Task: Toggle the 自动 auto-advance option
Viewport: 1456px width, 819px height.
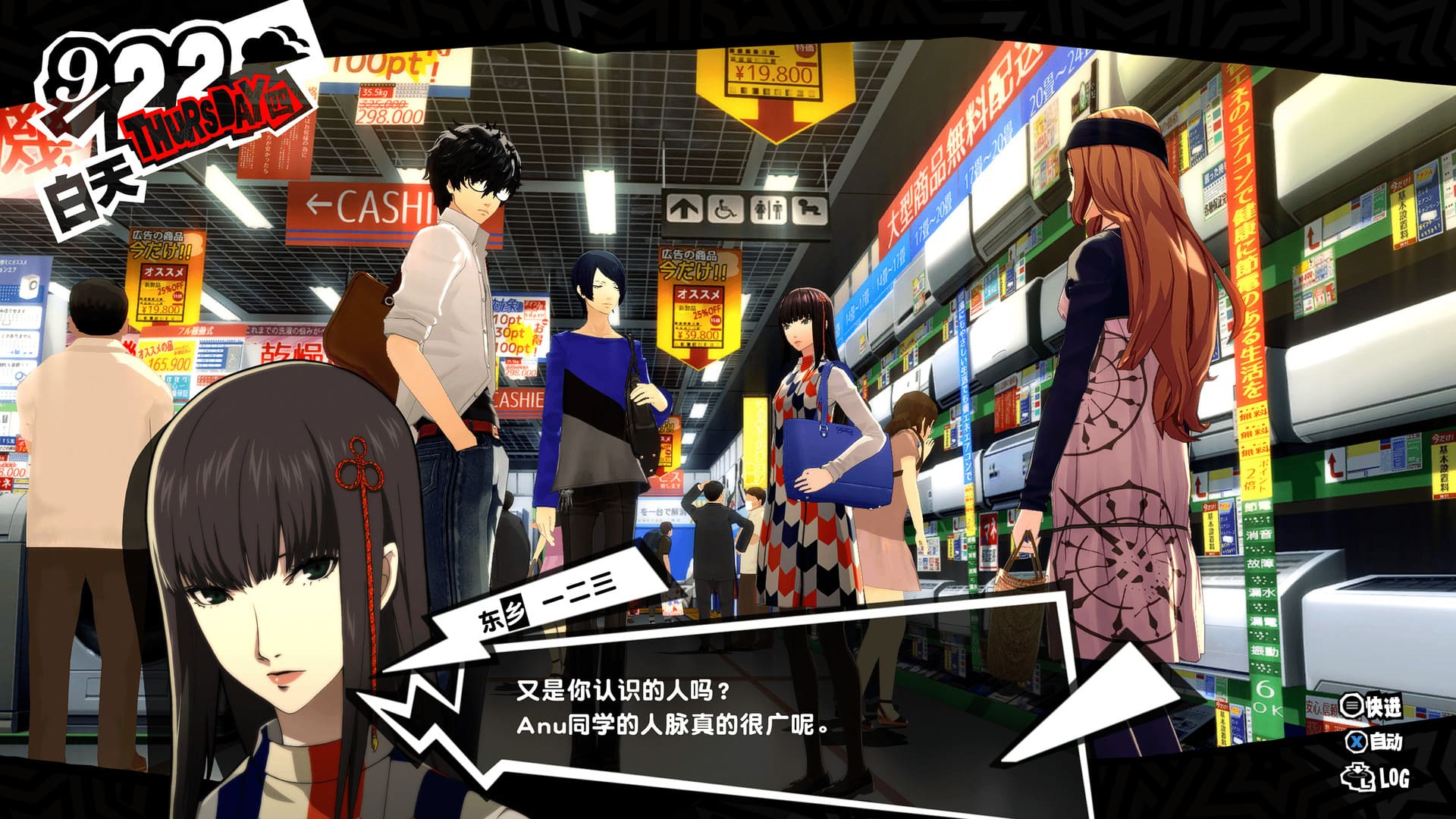Action: 1374,741
